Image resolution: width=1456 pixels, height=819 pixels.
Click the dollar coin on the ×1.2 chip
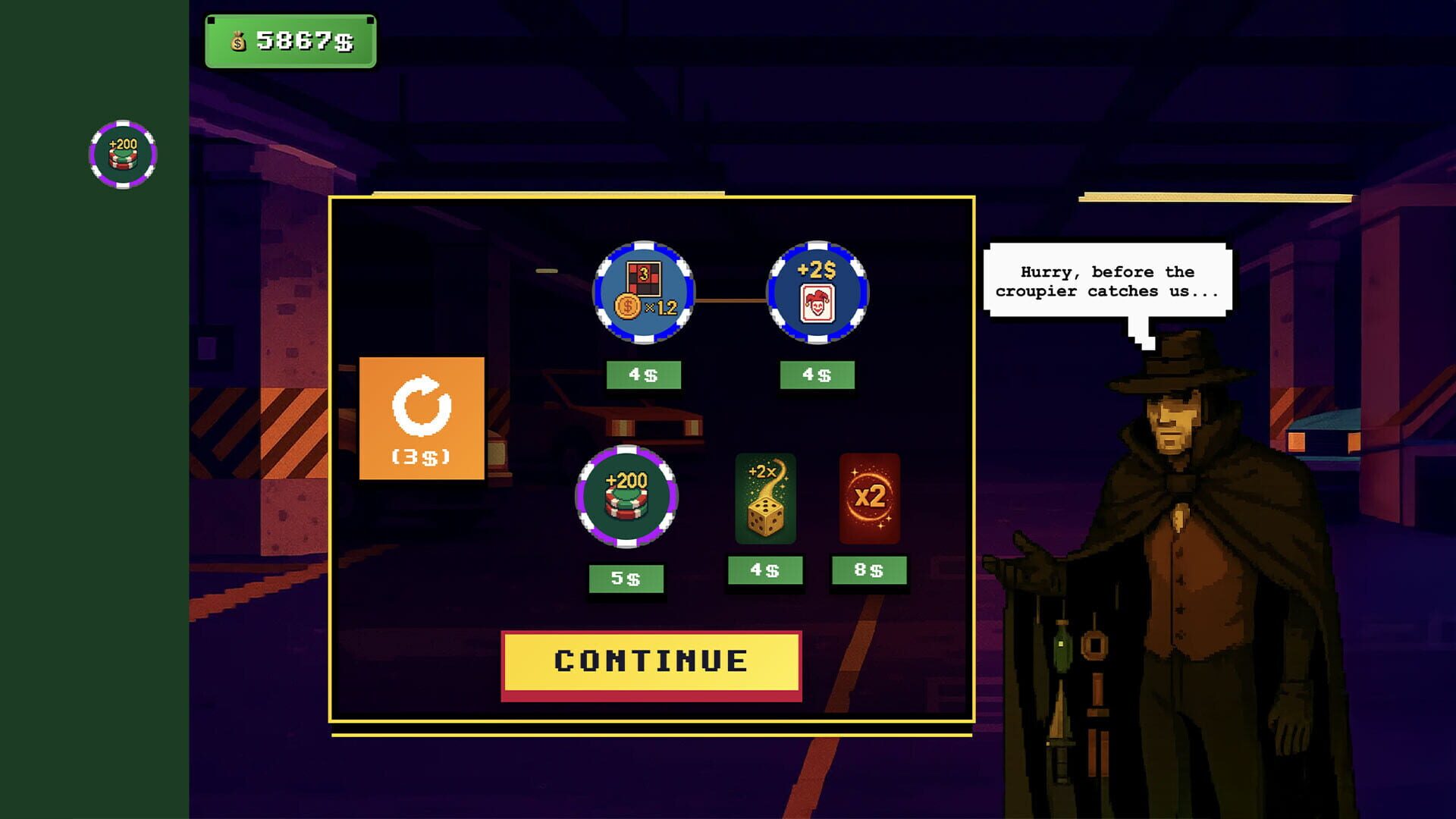[x=628, y=307]
